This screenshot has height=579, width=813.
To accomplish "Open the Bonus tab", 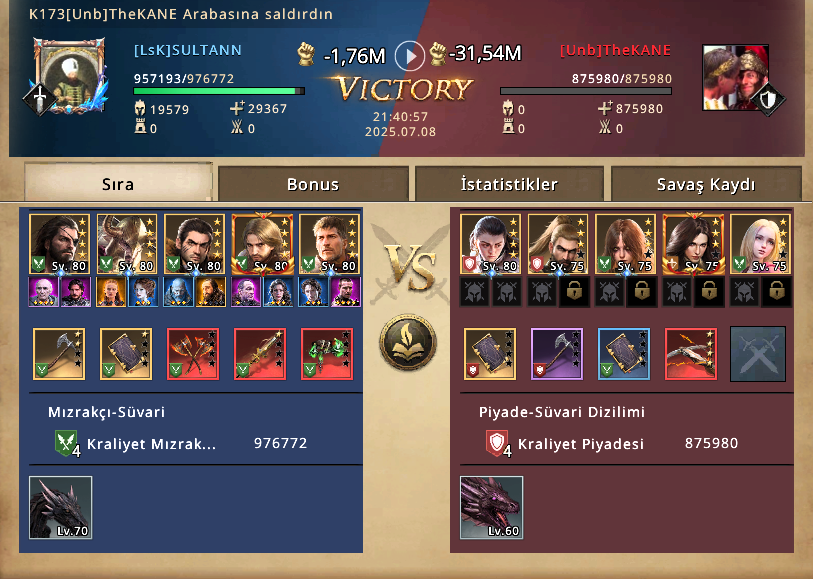I will [x=313, y=184].
